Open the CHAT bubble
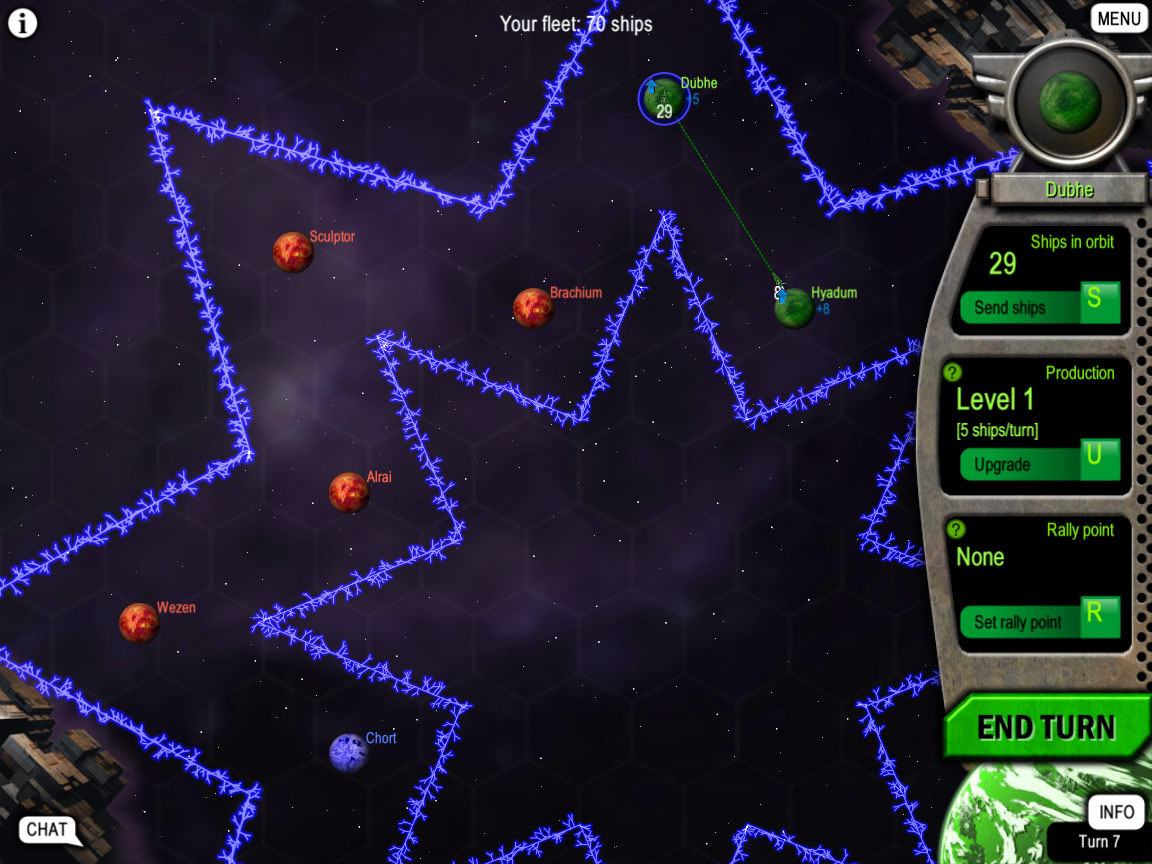The height and width of the screenshot is (864, 1152). click(x=47, y=829)
